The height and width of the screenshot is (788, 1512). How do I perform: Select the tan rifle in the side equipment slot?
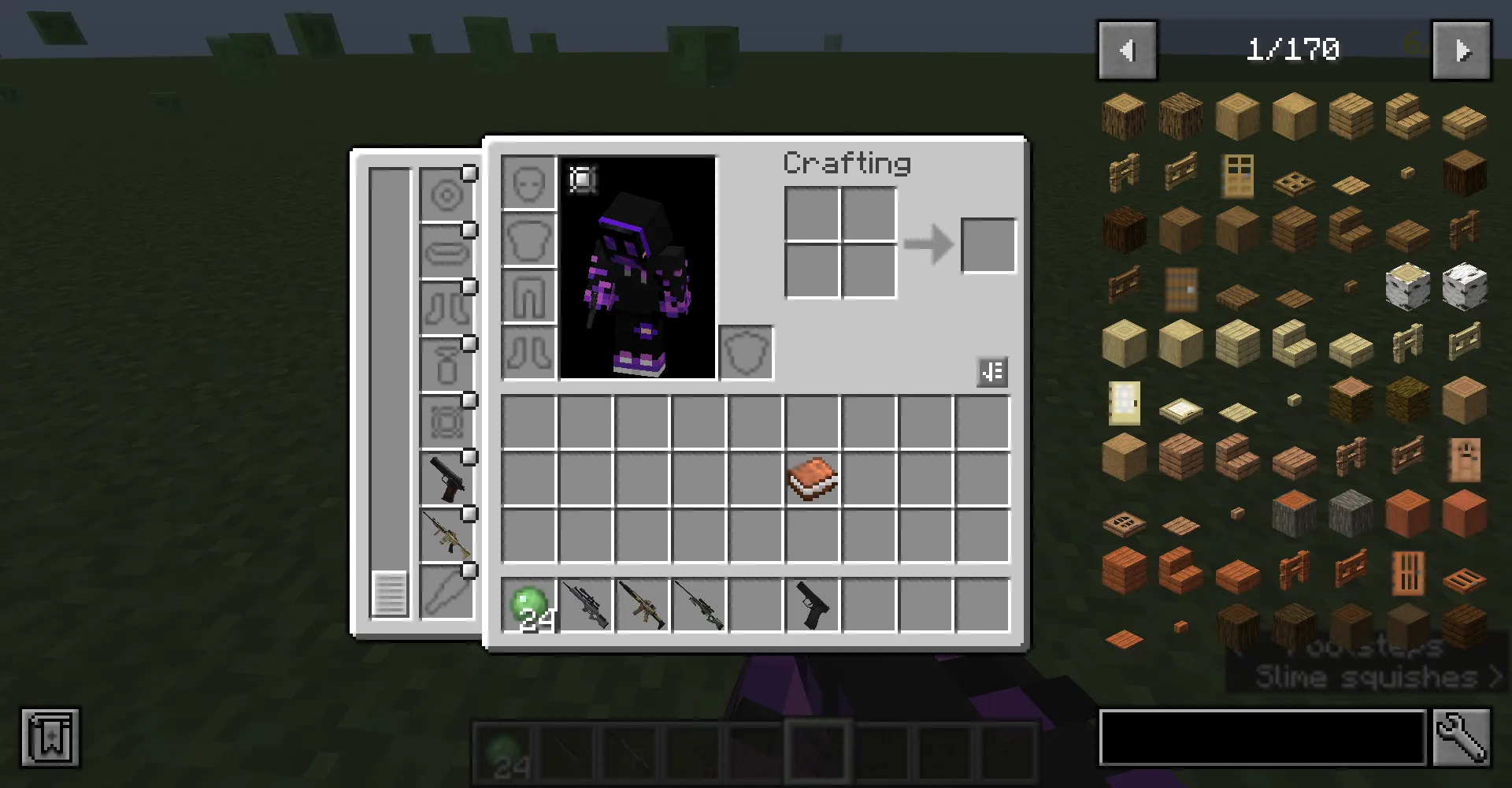[447, 535]
